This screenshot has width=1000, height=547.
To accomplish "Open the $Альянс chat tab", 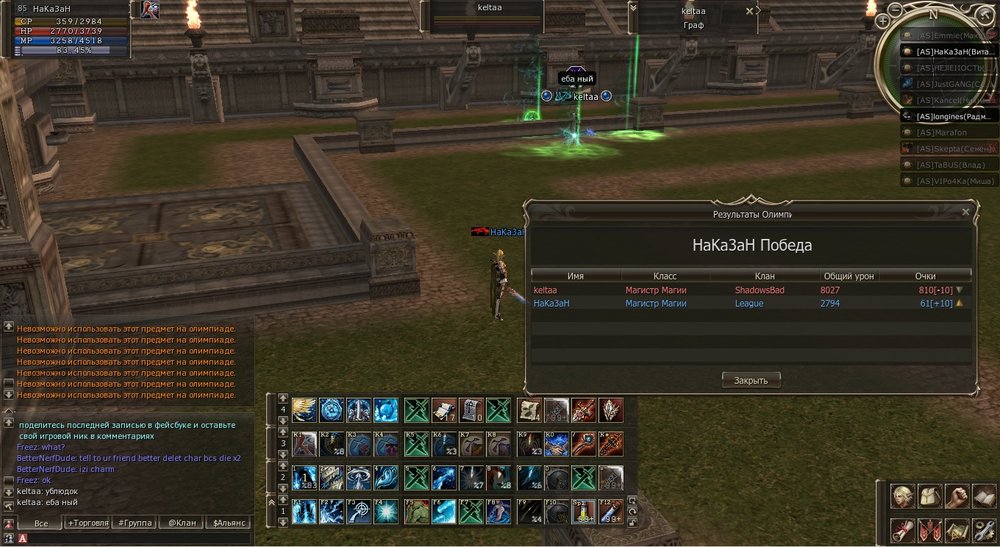I will point(227,523).
